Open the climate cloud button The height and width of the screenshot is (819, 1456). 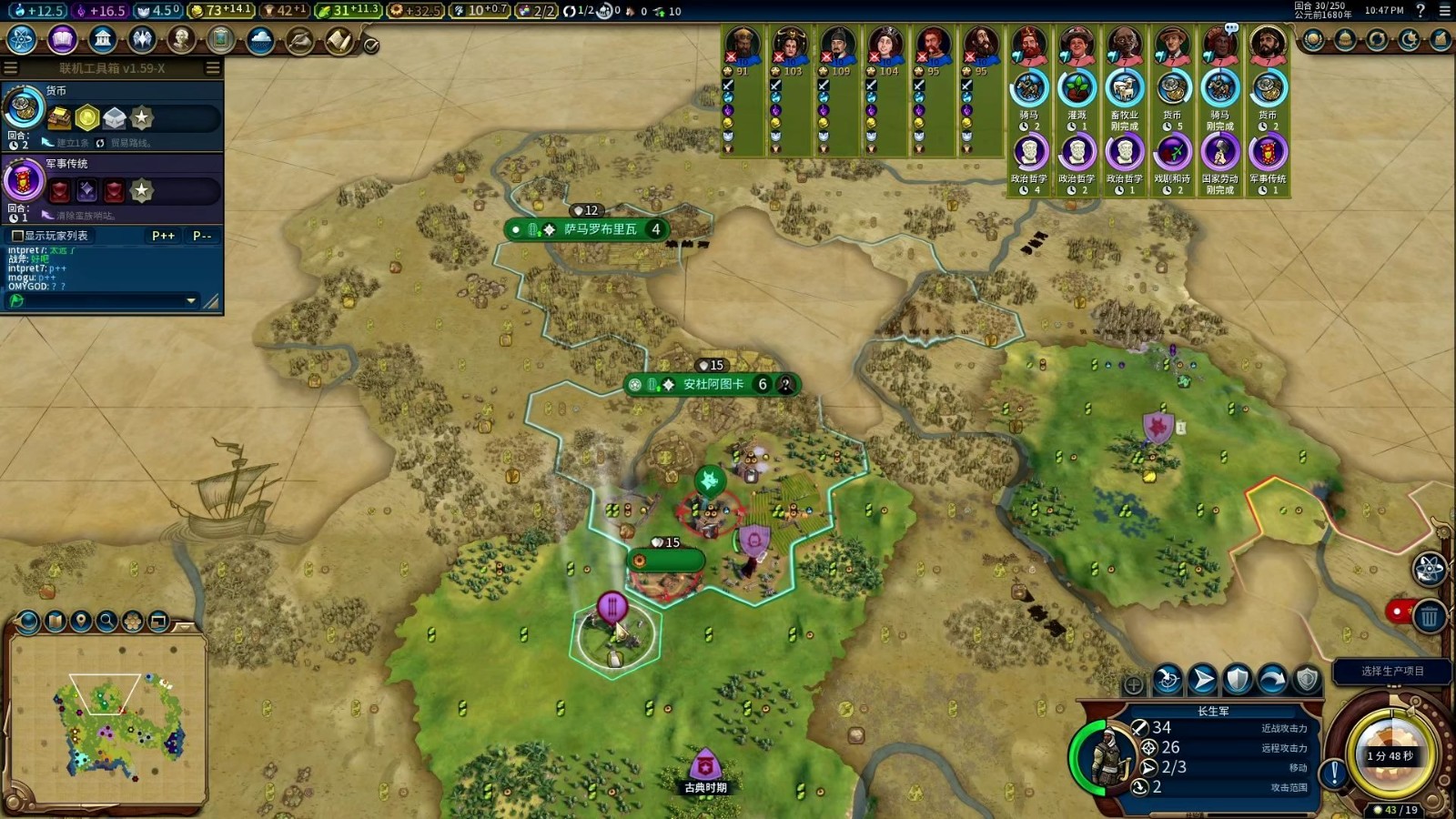260,40
